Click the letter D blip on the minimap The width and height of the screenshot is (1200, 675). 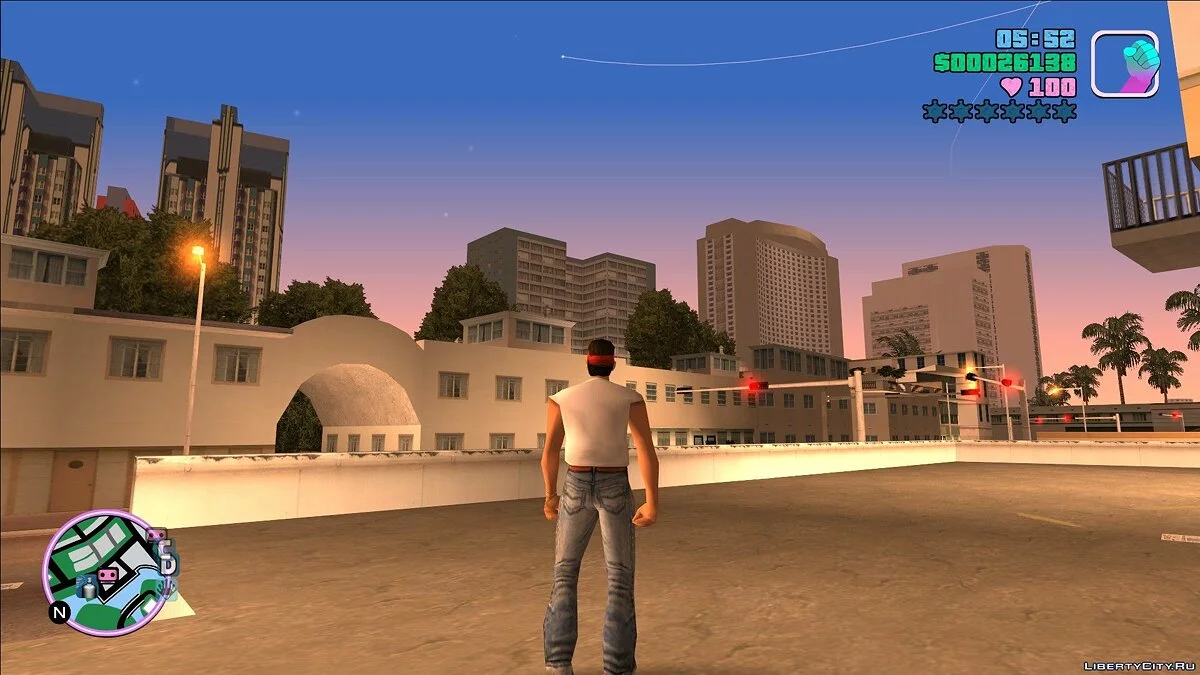coord(167,562)
